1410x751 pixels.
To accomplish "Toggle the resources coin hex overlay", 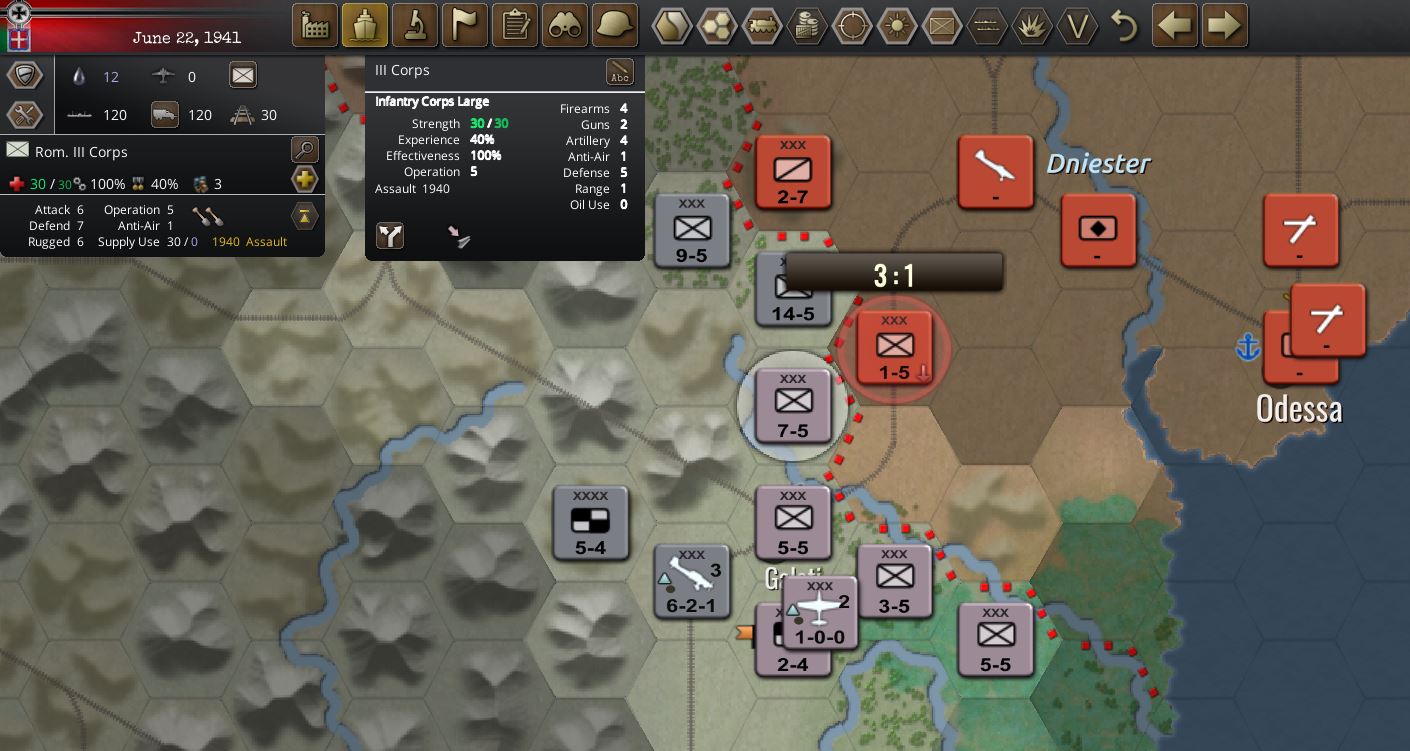I will (x=806, y=27).
